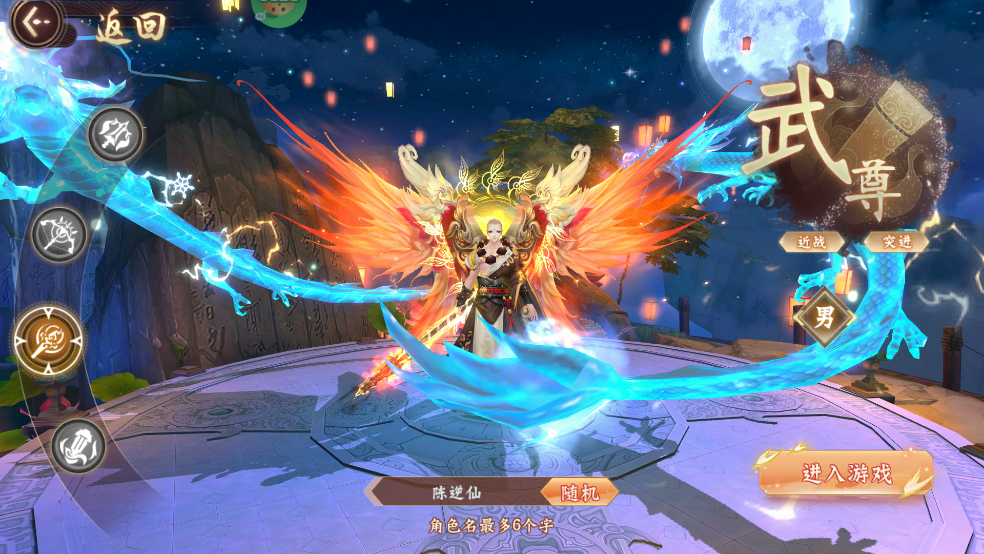Toggle the 男 gender diamond button
This screenshot has width=984, height=554.
tap(824, 319)
